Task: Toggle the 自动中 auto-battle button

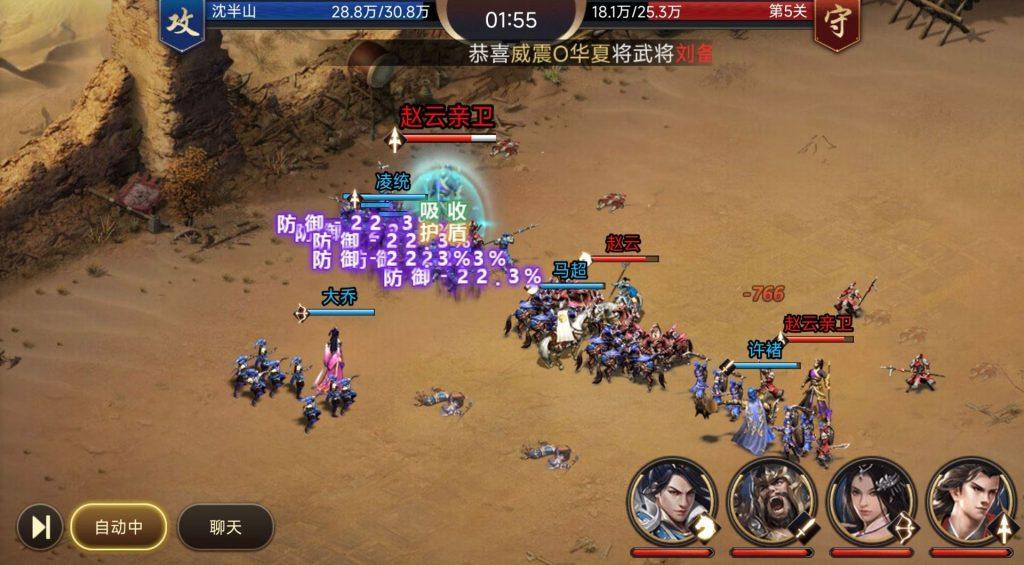Action: 118,527
